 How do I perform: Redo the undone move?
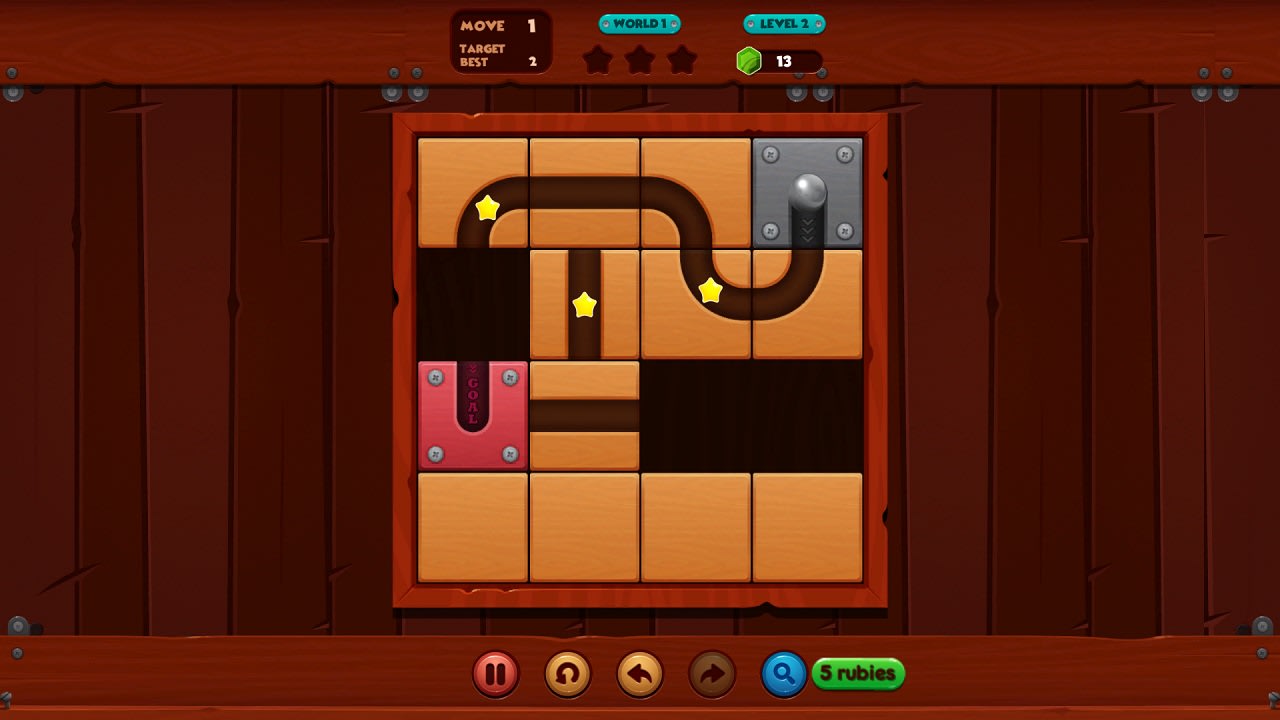[x=711, y=674]
